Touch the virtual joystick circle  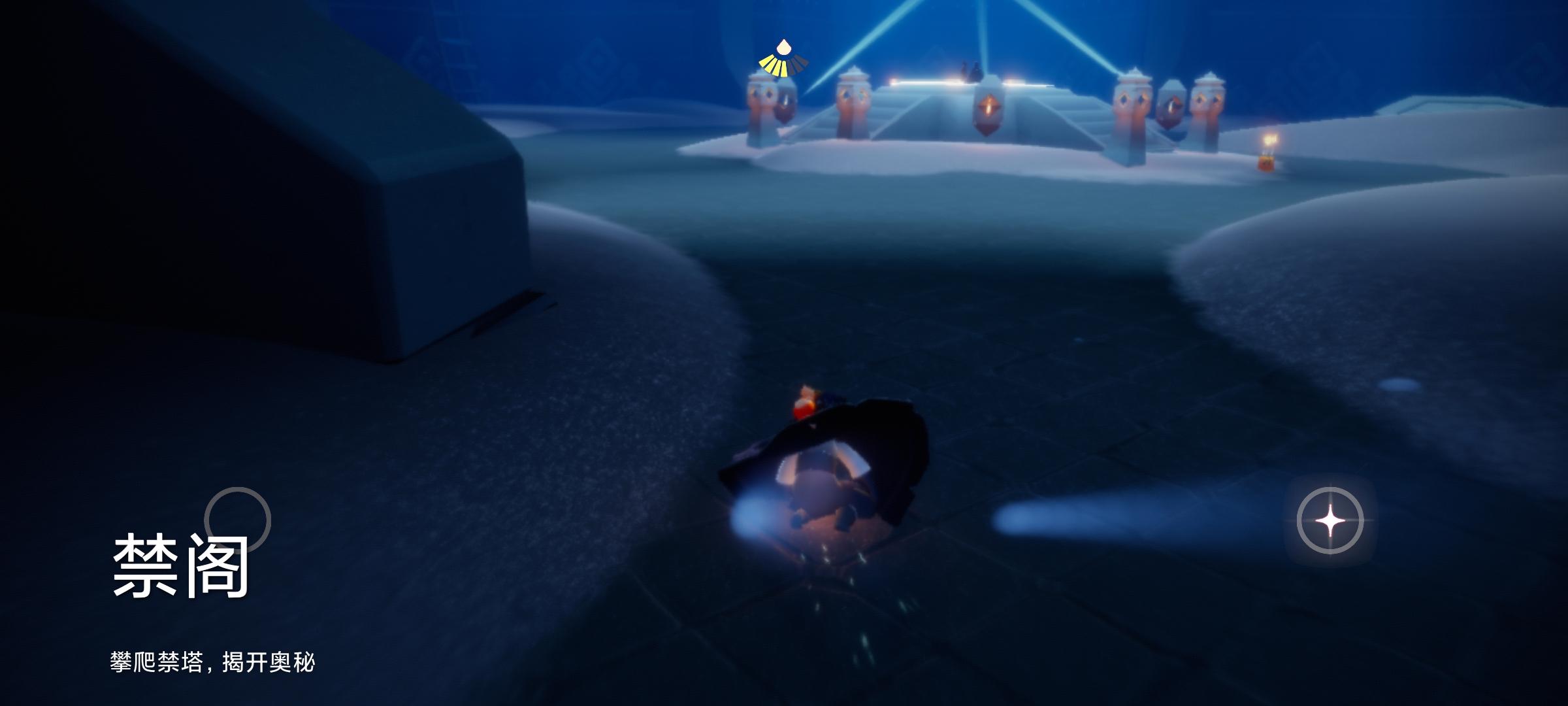pos(237,520)
